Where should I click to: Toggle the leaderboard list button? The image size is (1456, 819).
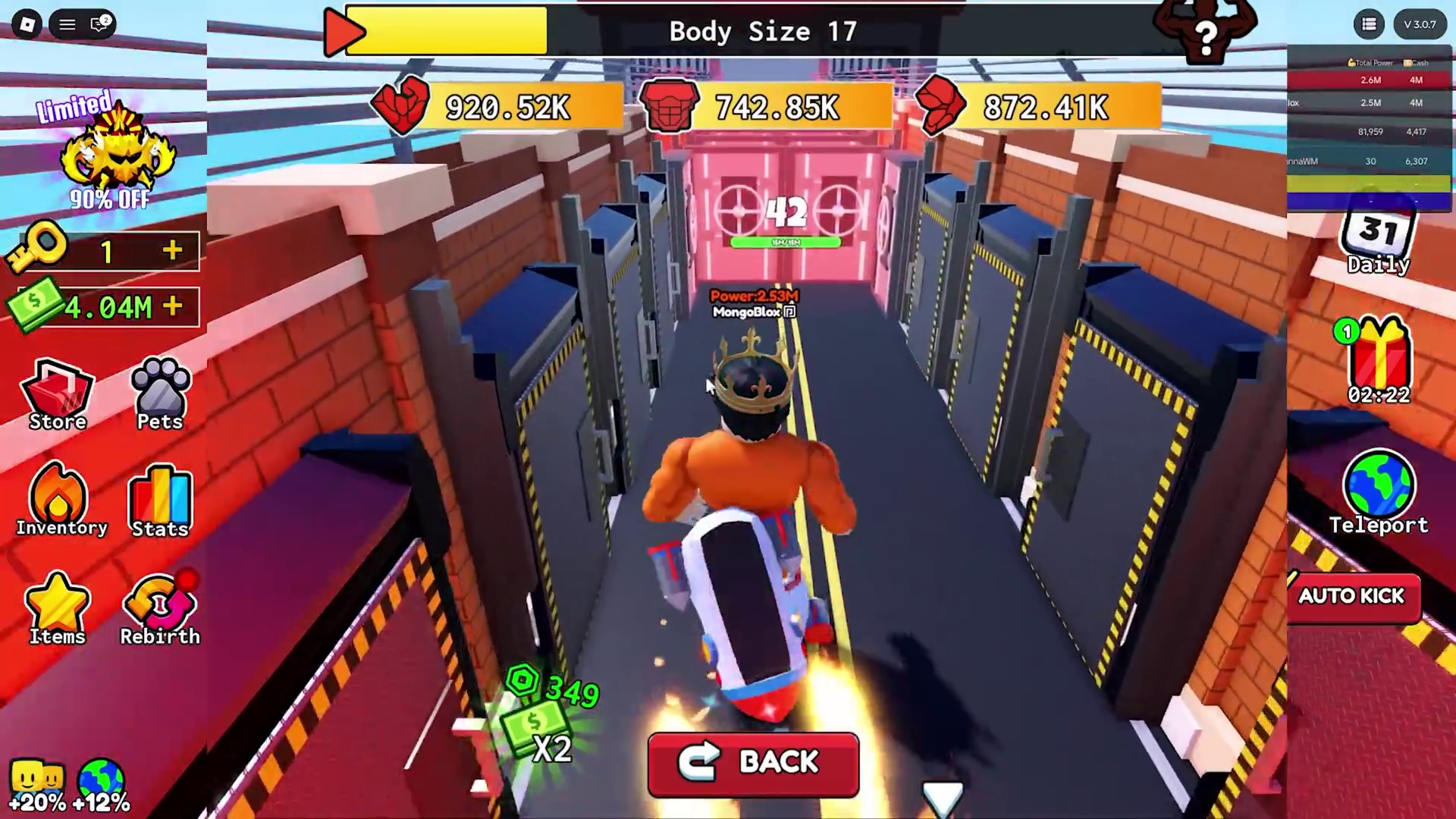(x=1369, y=24)
